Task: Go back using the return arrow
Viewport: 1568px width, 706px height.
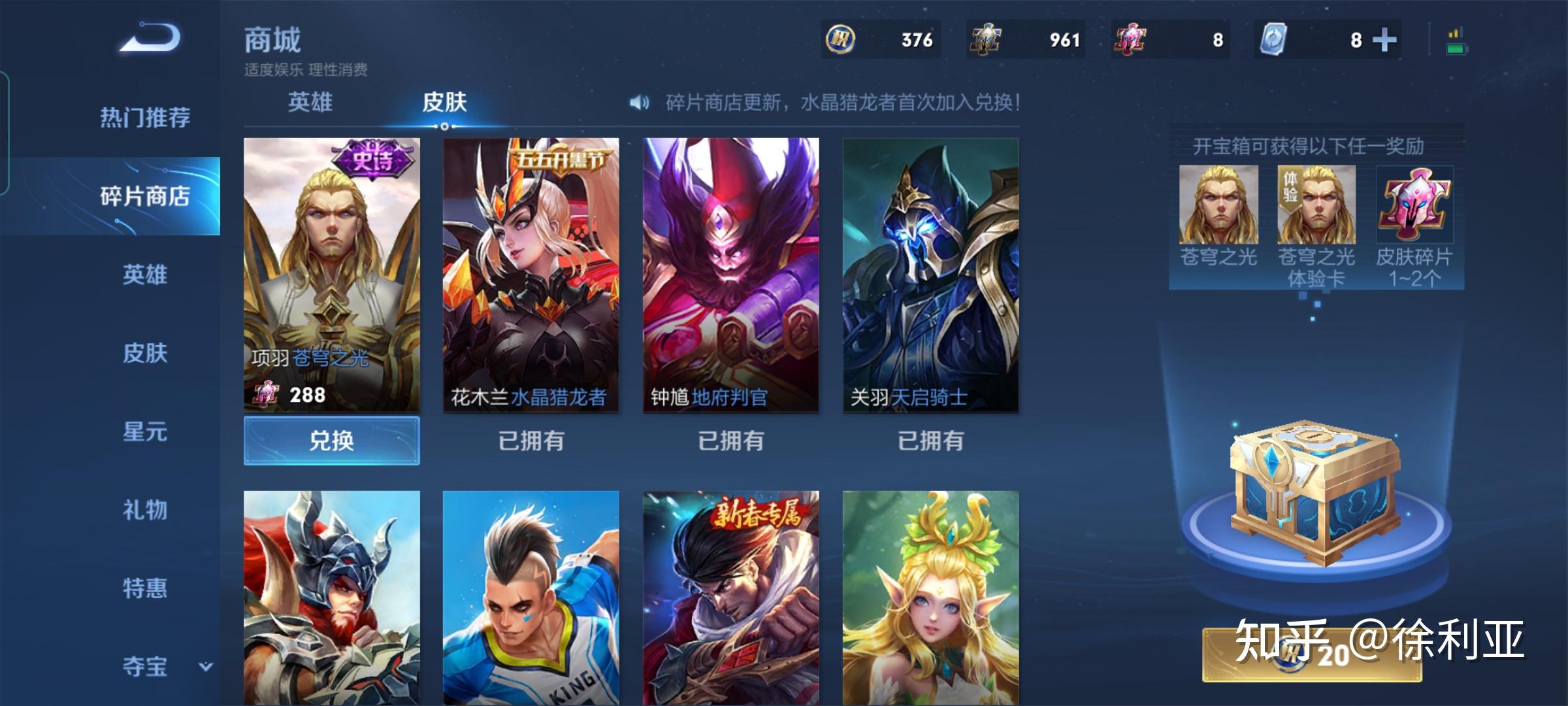Action: coord(150,38)
